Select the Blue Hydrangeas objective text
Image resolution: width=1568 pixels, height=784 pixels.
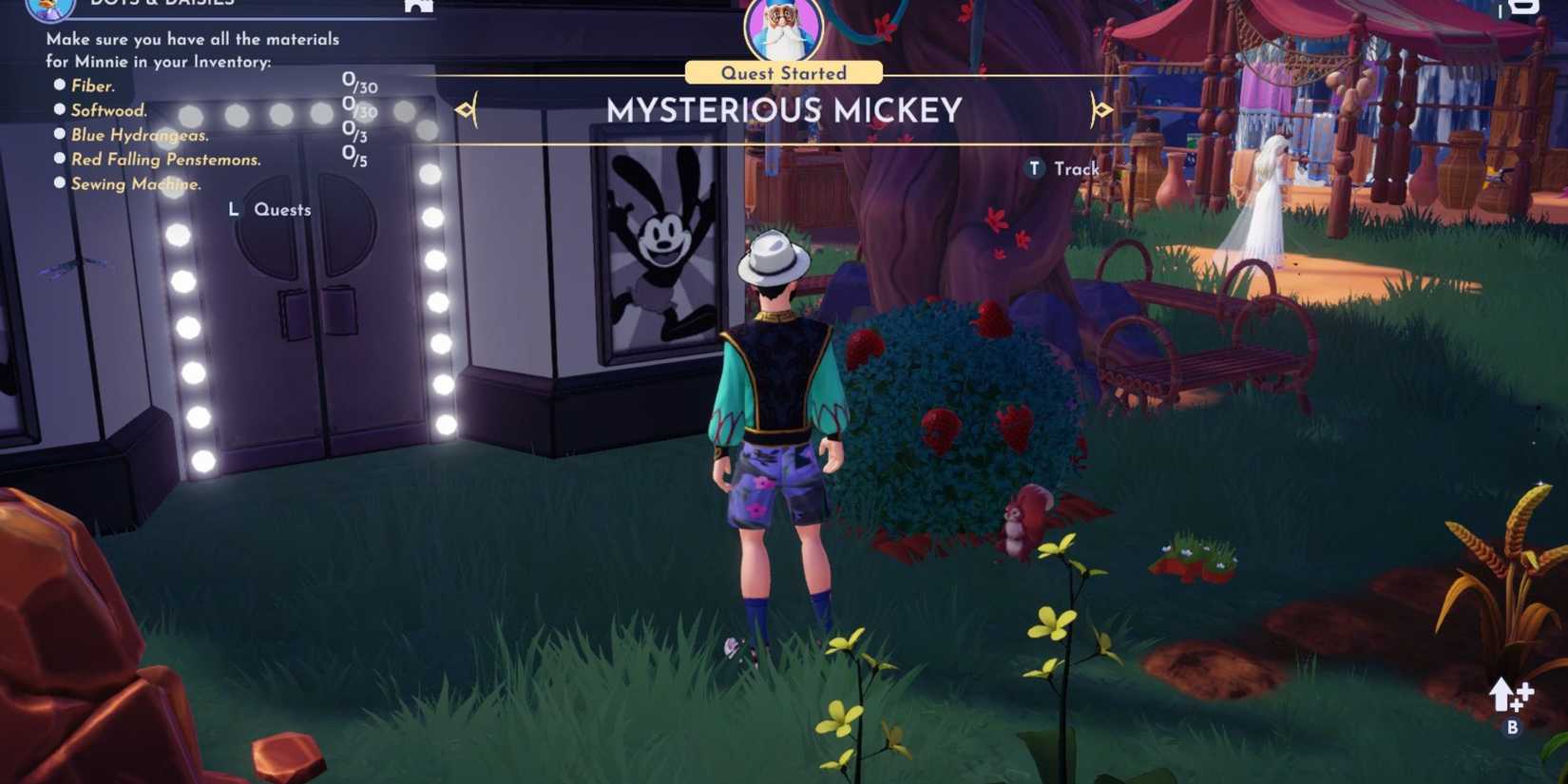pyautogui.click(x=139, y=134)
